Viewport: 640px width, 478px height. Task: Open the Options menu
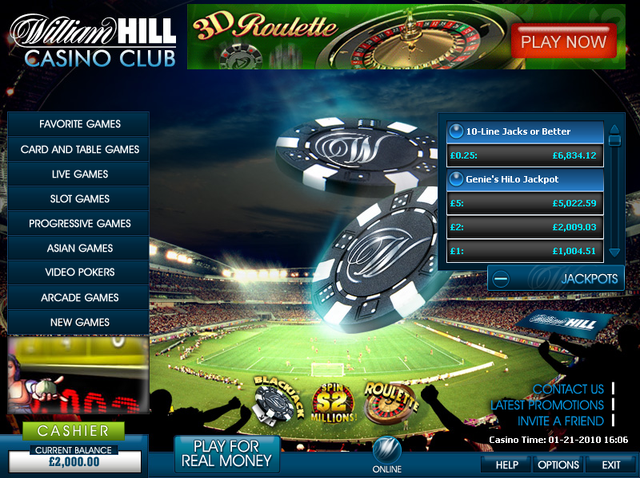[558, 465]
